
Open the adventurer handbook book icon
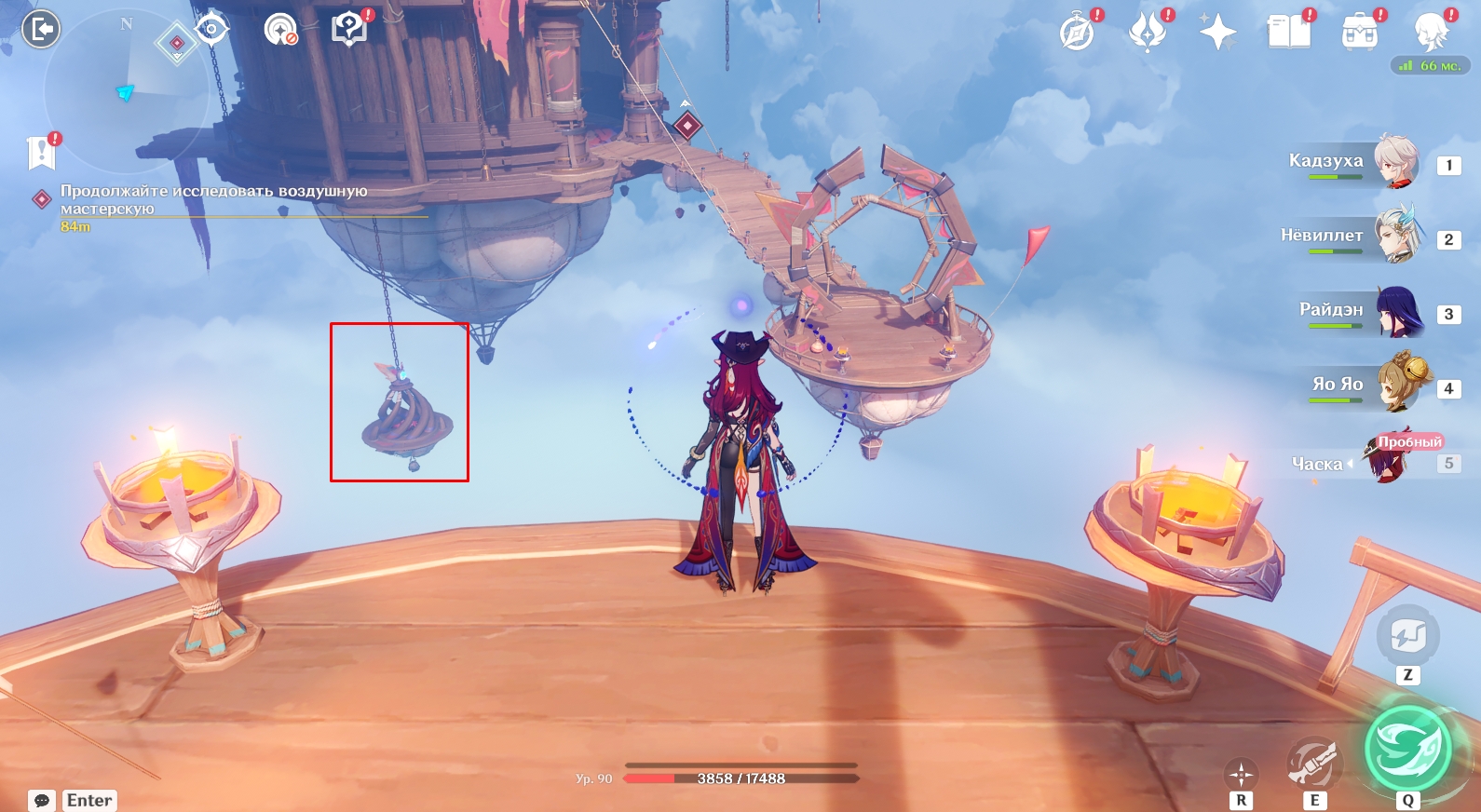1289,34
